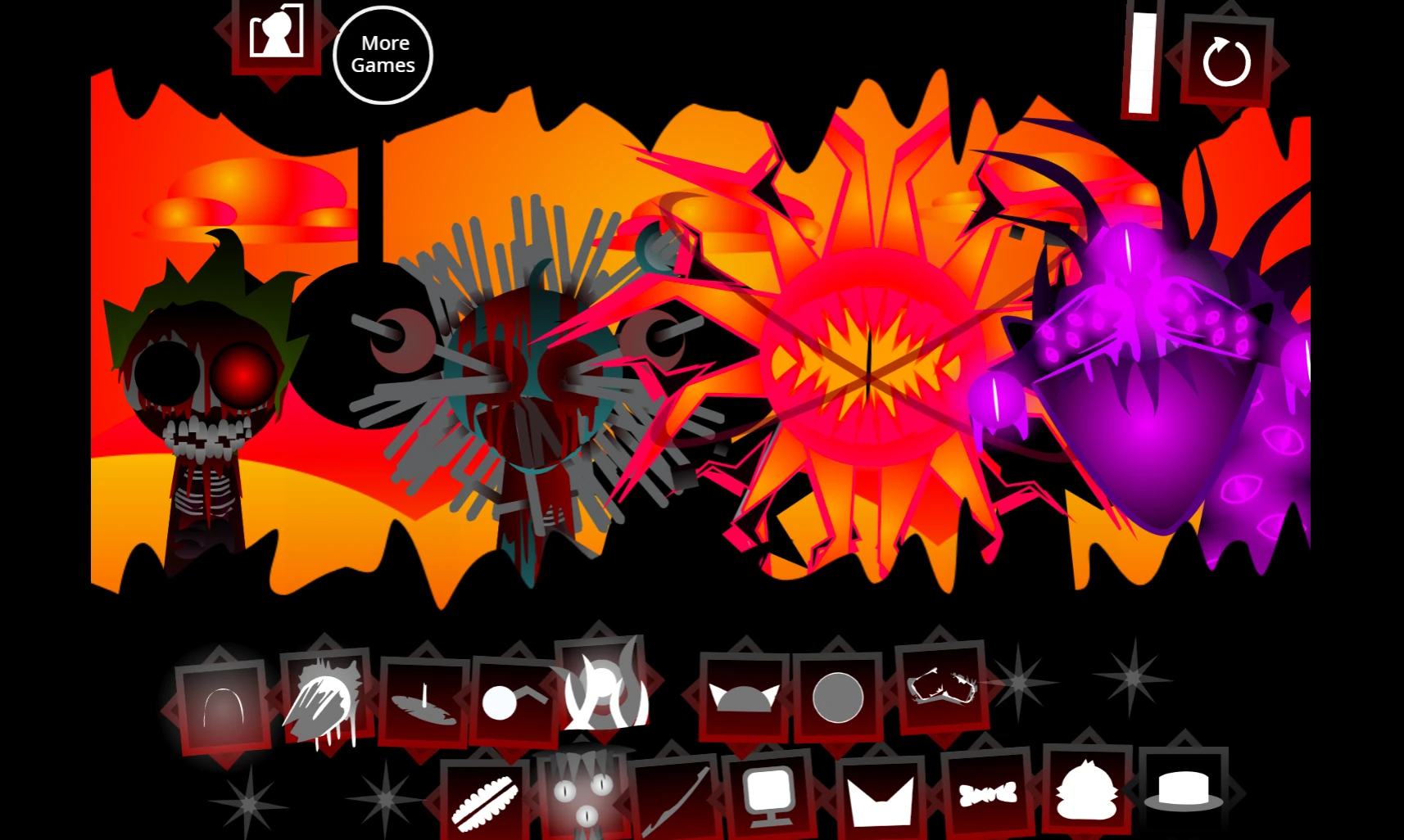1404x840 pixels.
Task: Click the character gallery icon top left
Action: coord(279,36)
